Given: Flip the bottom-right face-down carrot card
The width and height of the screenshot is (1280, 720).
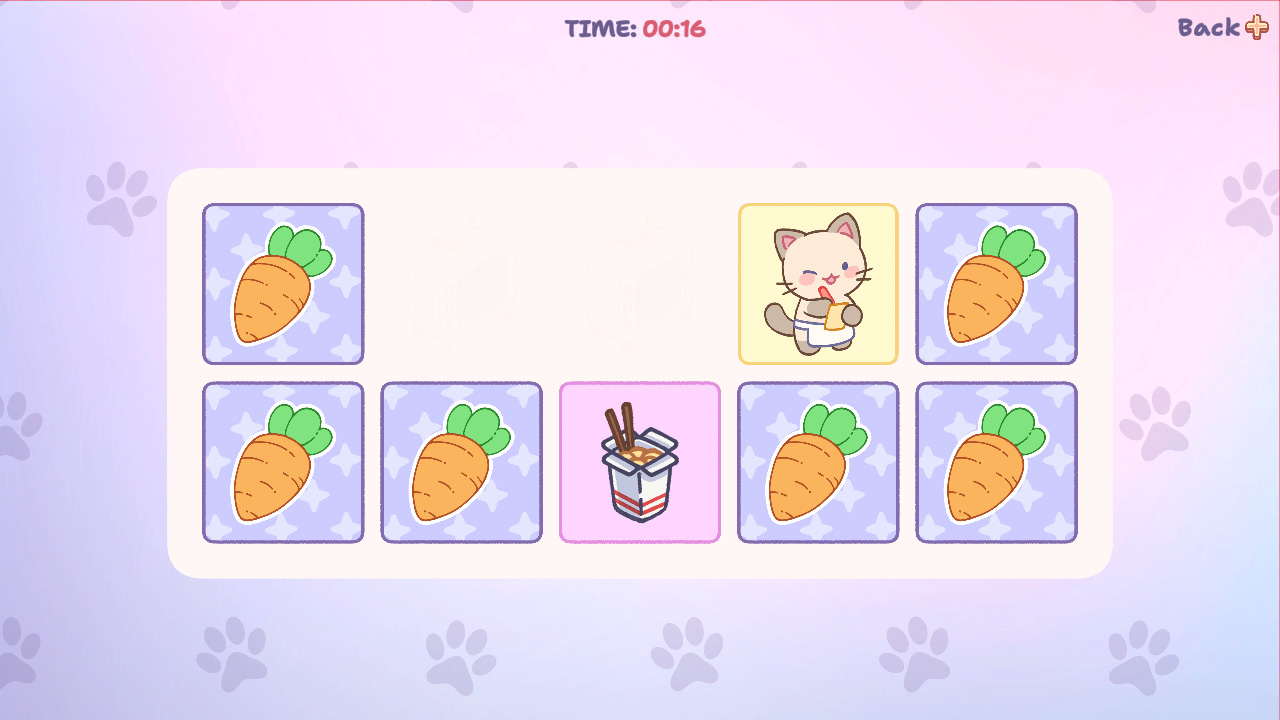Looking at the screenshot, I should pos(996,462).
